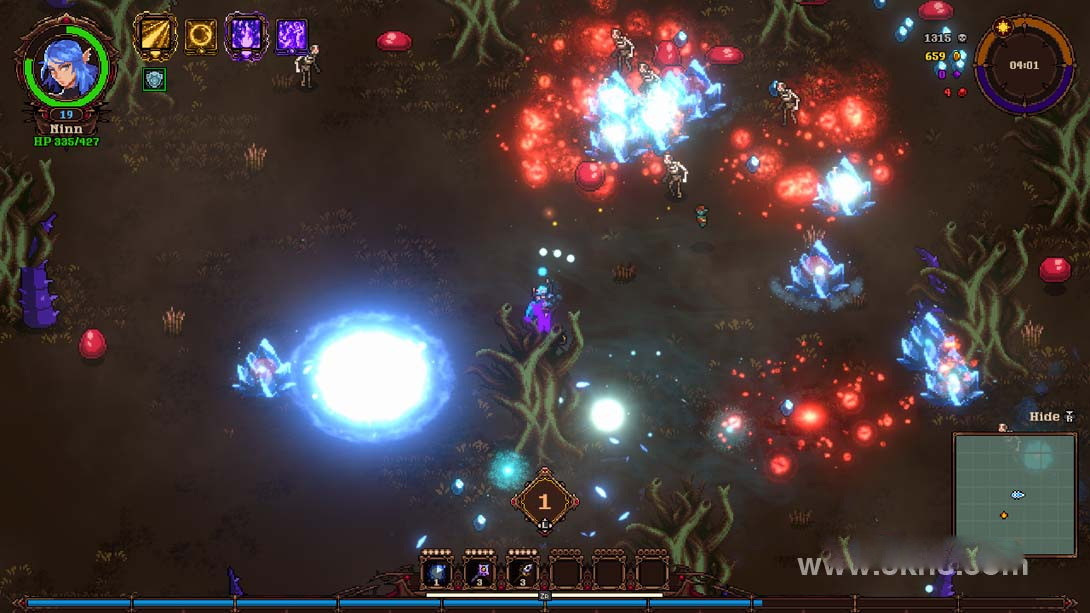
Task: Choose the framed purple flame skill icon
Action: pos(246,35)
